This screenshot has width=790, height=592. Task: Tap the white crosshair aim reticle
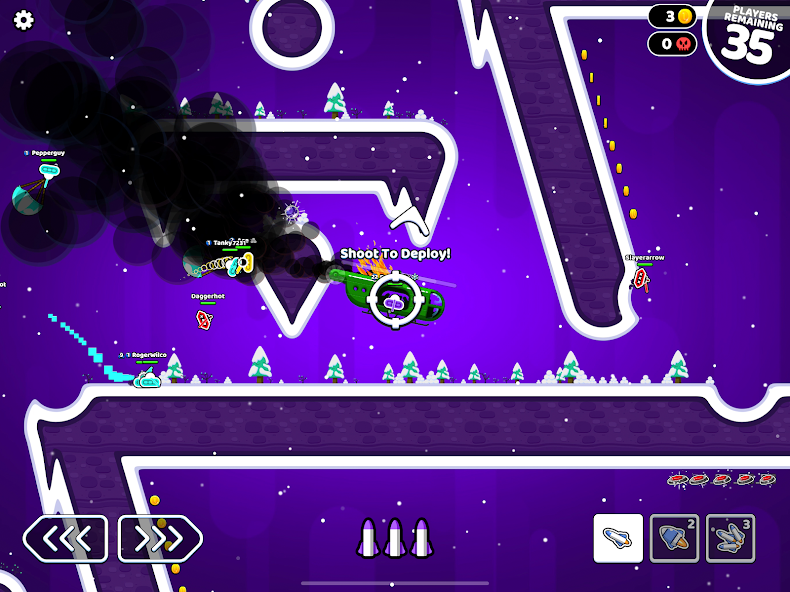point(395,299)
